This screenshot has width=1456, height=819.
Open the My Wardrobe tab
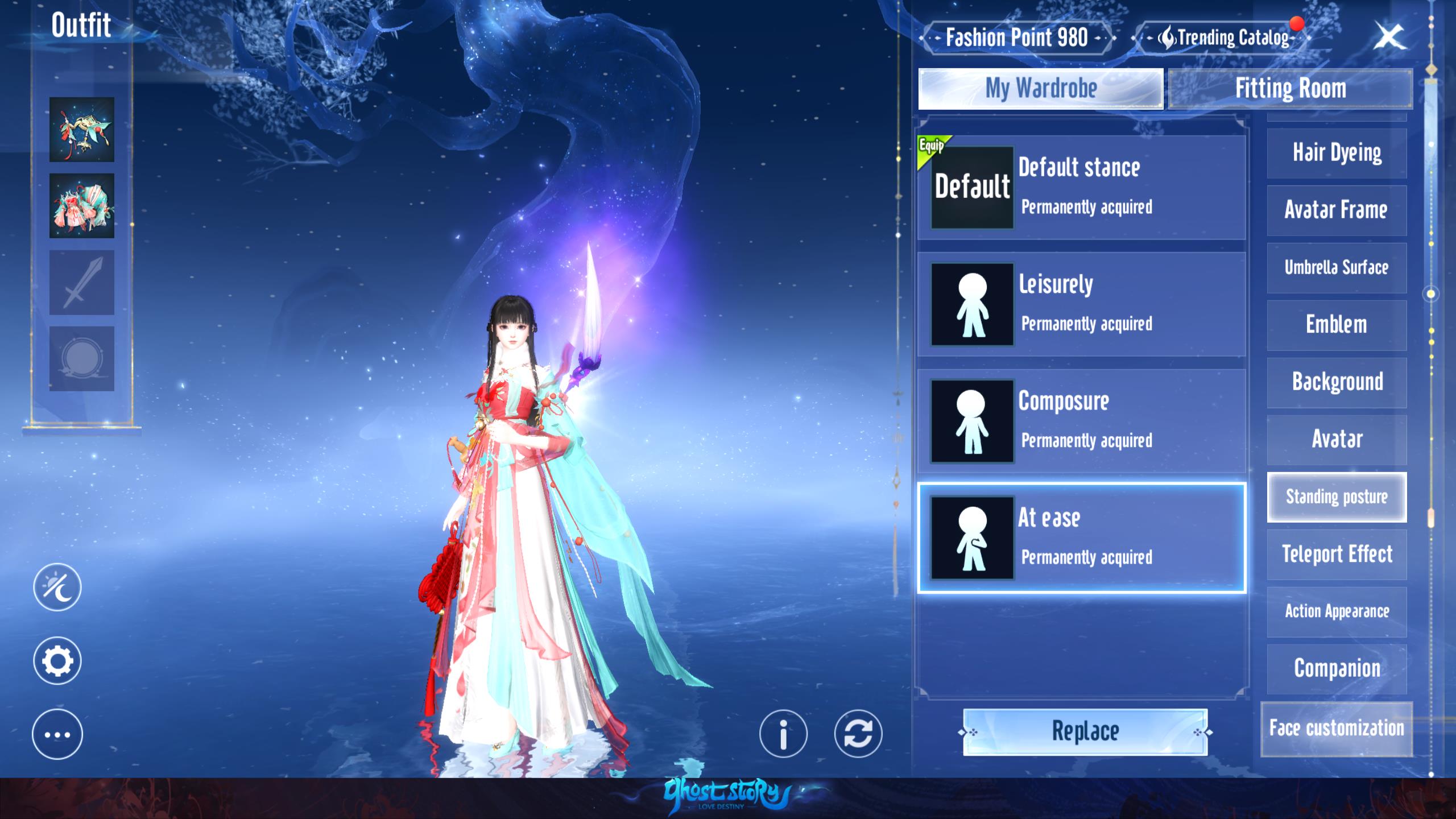click(1040, 89)
